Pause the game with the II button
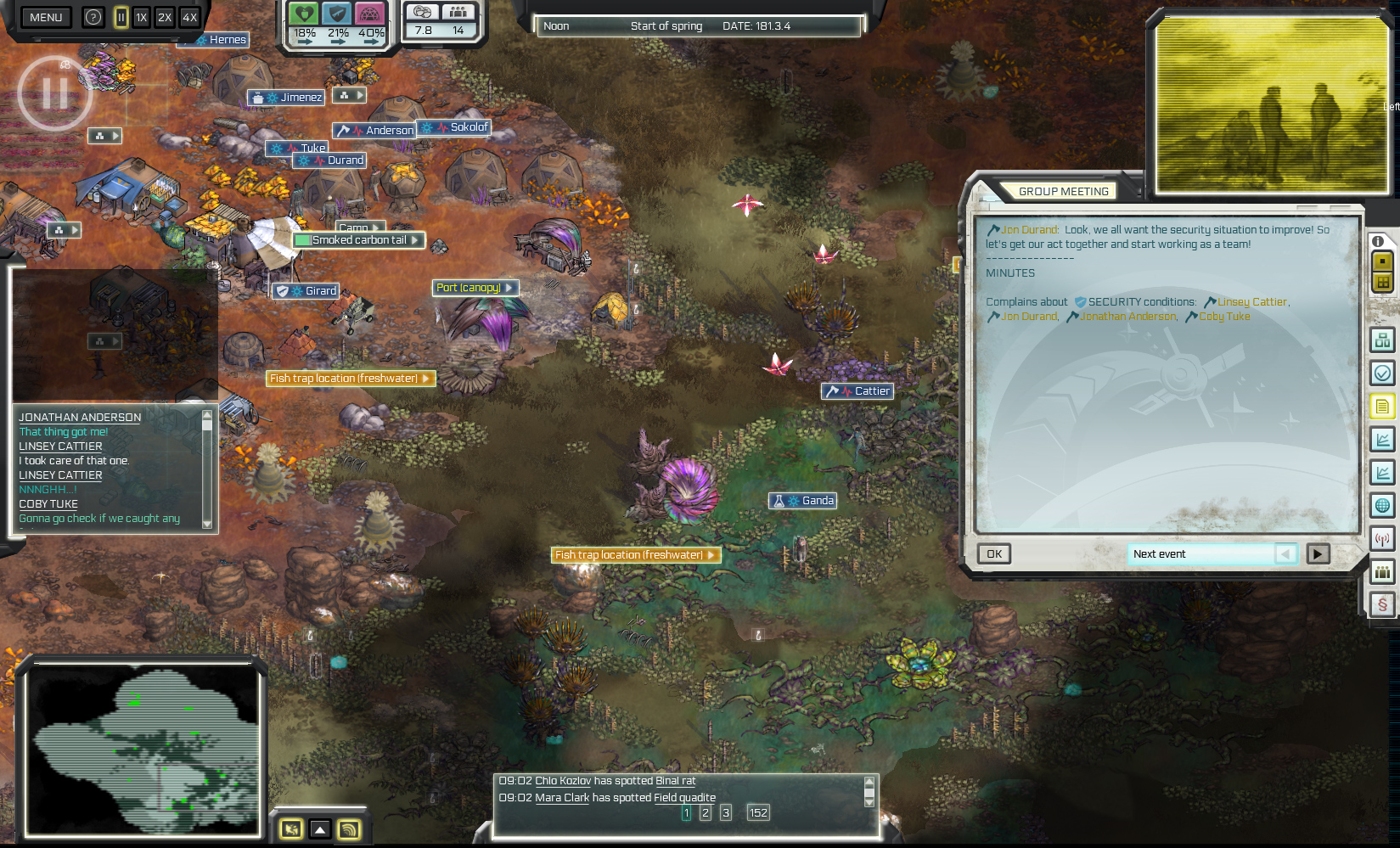The width and height of the screenshot is (1400, 848). coord(121,16)
